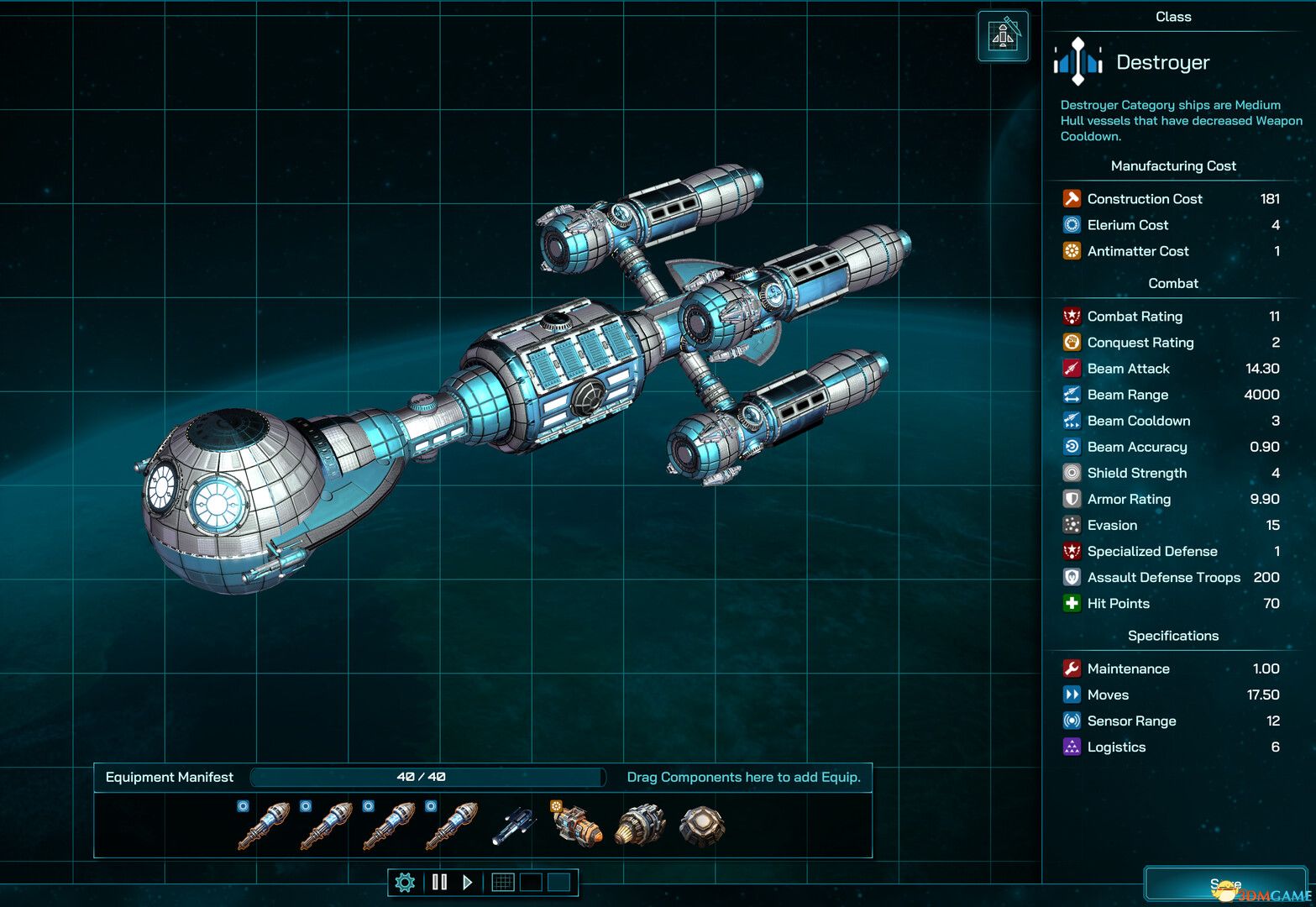Click the Hit Points plus icon

pyautogui.click(x=1072, y=603)
